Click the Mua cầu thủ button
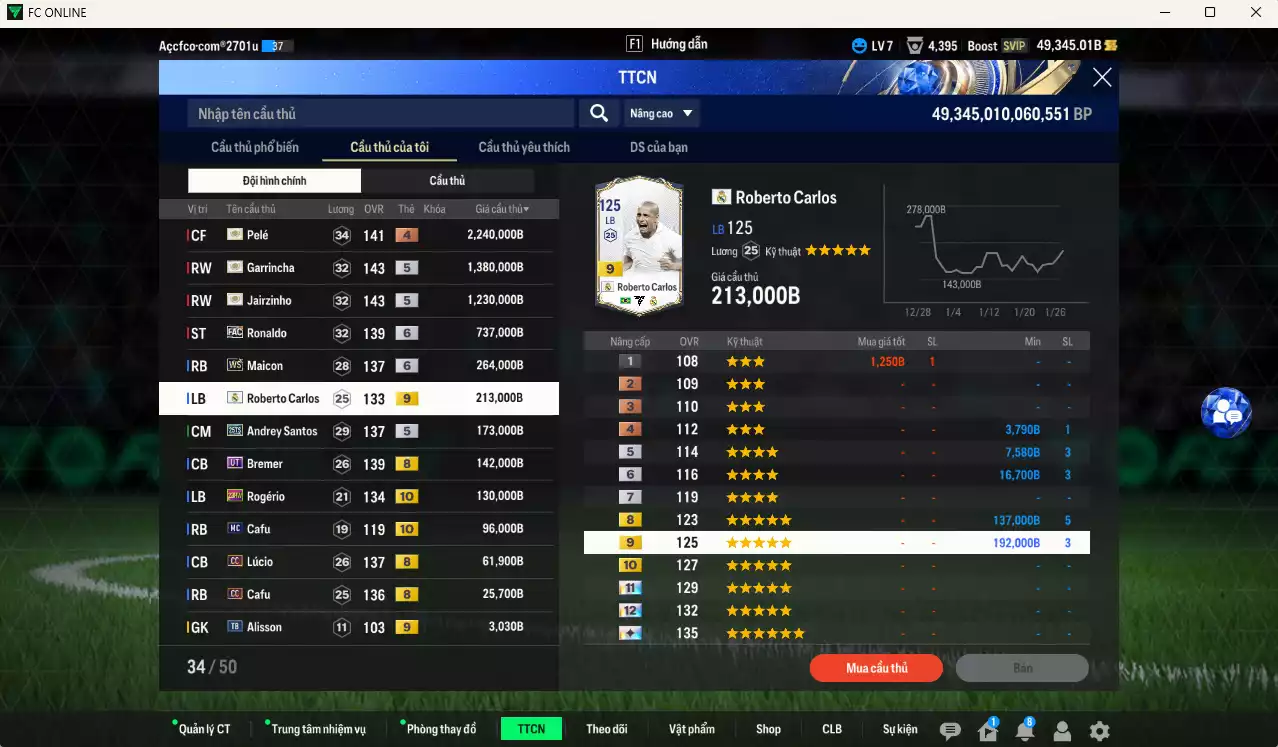 tap(876, 668)
